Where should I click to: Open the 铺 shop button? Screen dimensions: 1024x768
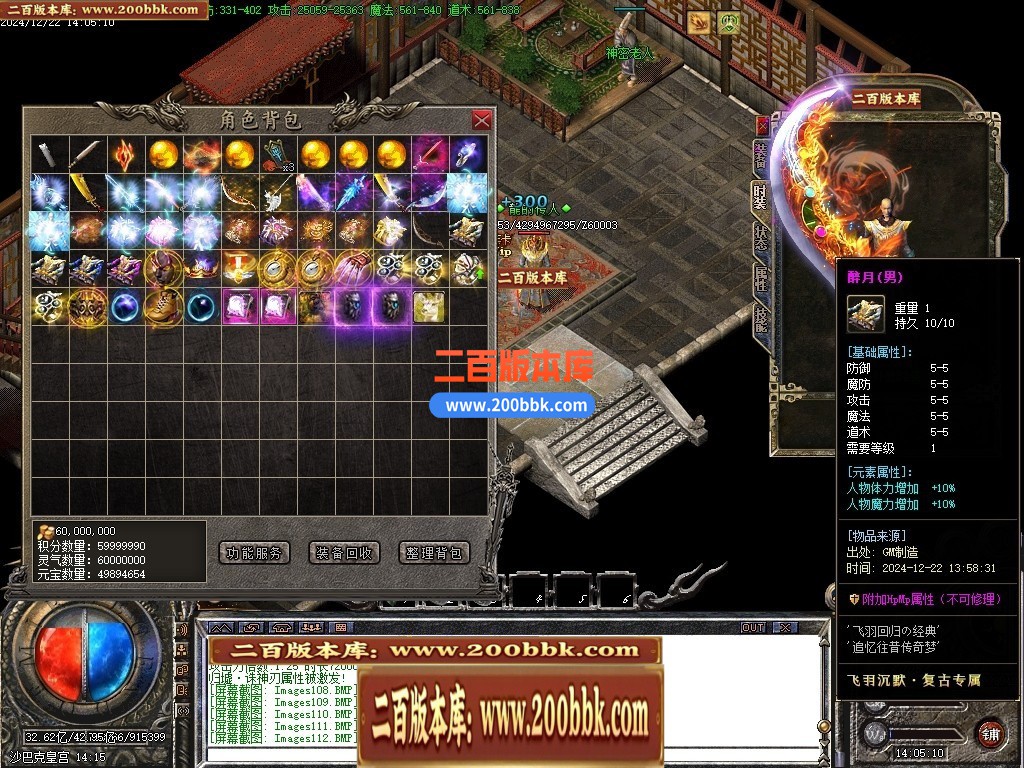point(990,731)
